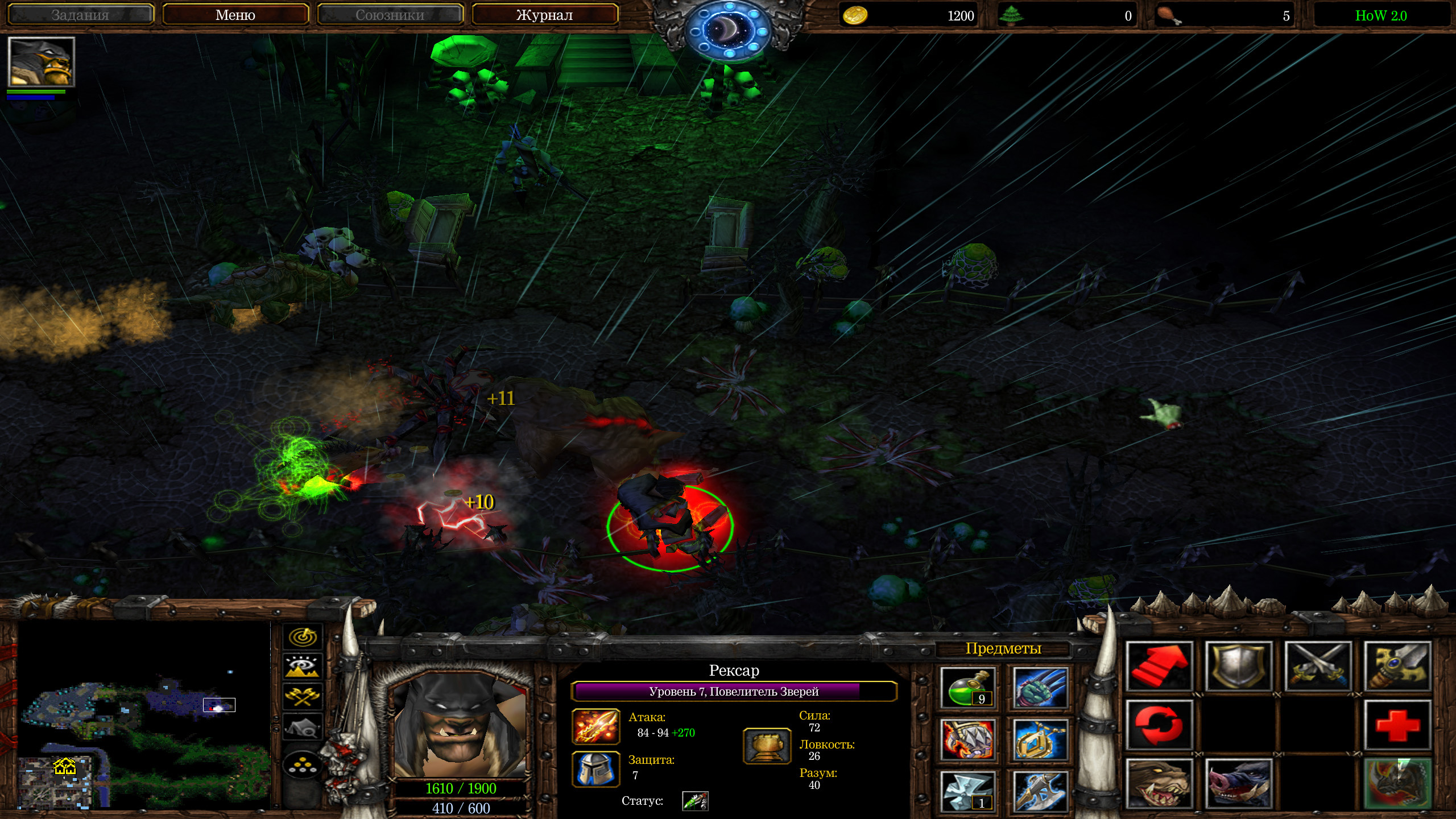
Task: Select the golden amulet item
Action: (1040, 739)
